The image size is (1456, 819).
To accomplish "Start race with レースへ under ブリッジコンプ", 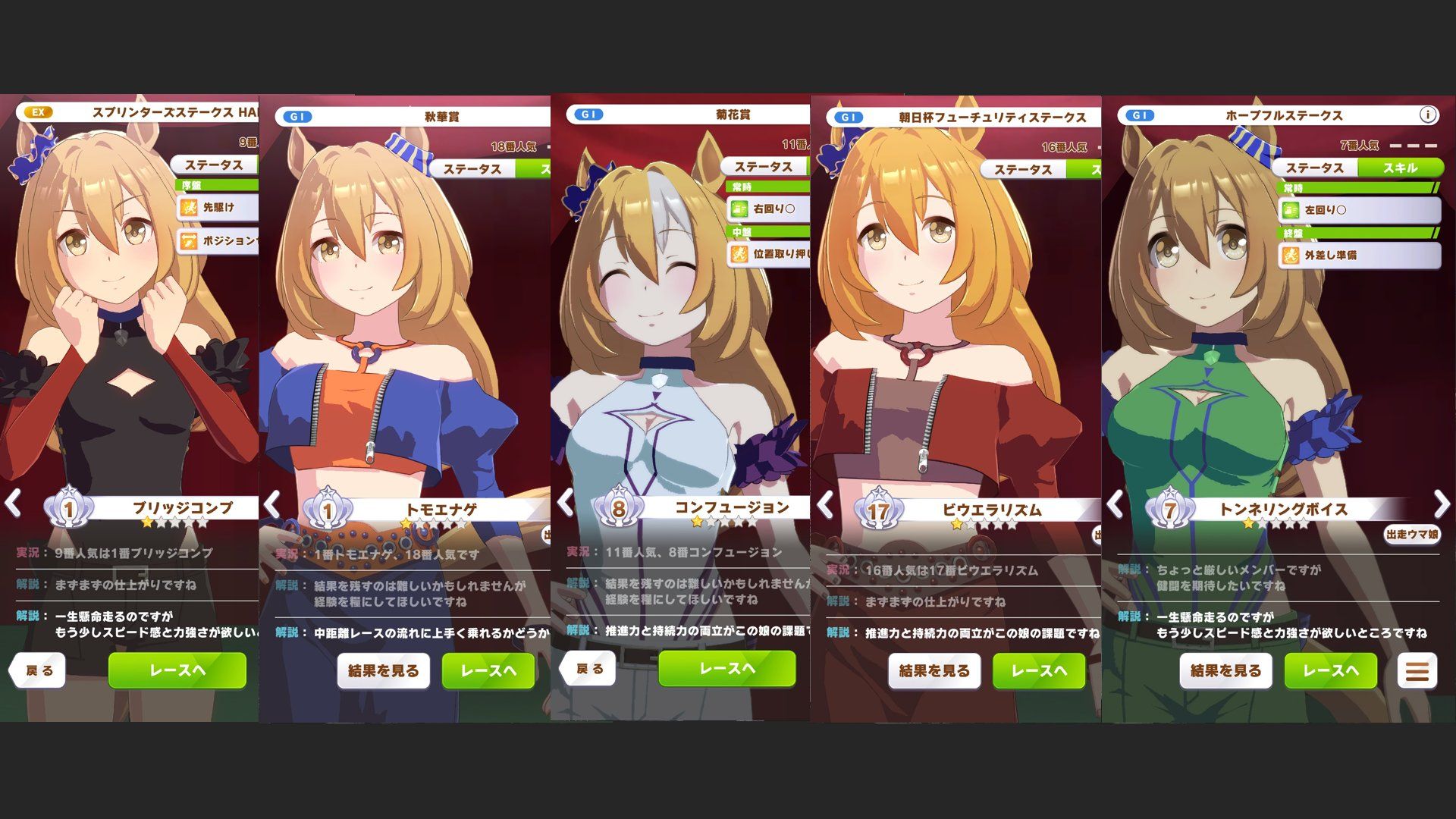I will coord(177,670).
